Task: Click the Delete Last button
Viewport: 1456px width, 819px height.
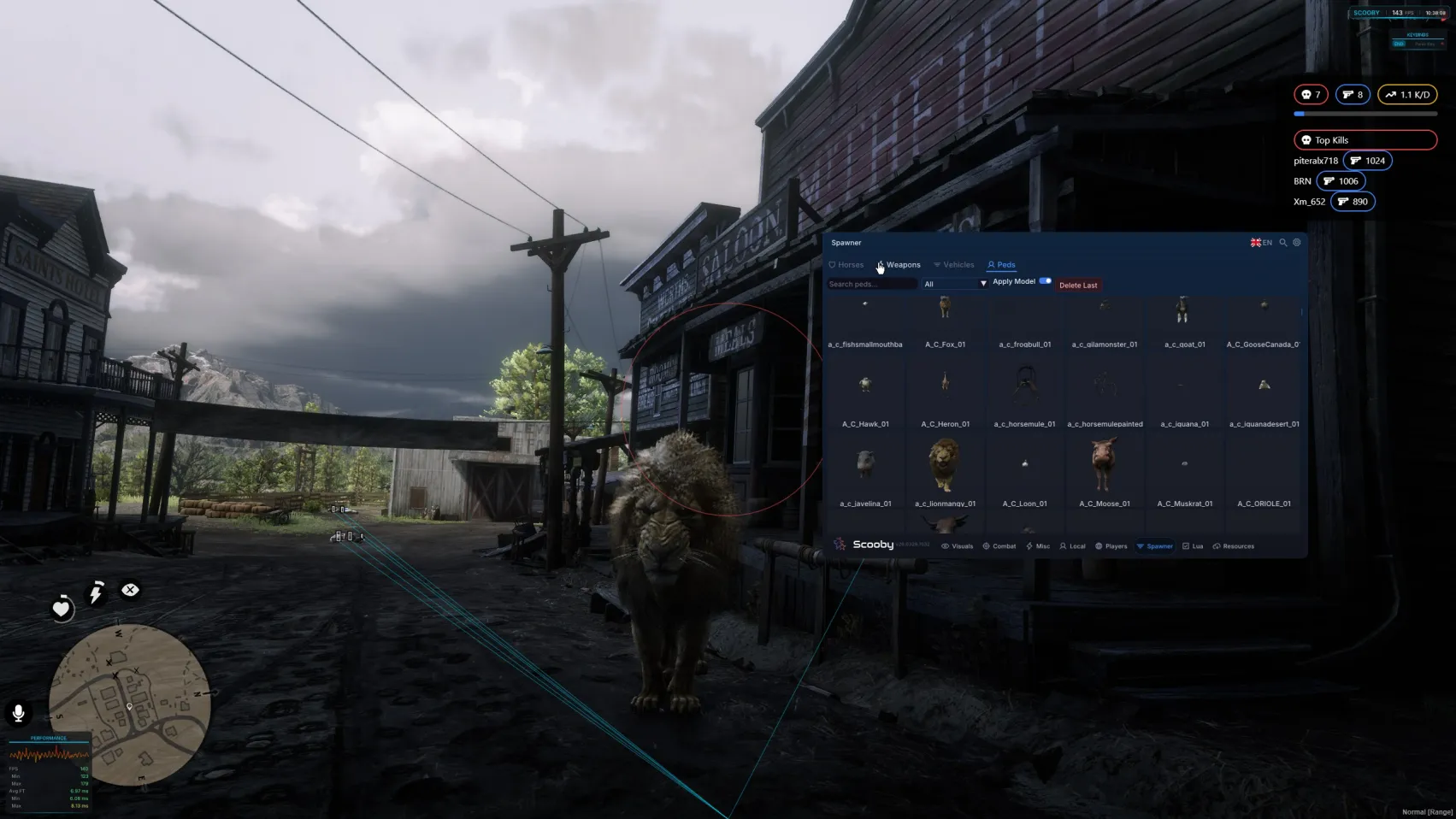Action: [x=1078, y=286]
